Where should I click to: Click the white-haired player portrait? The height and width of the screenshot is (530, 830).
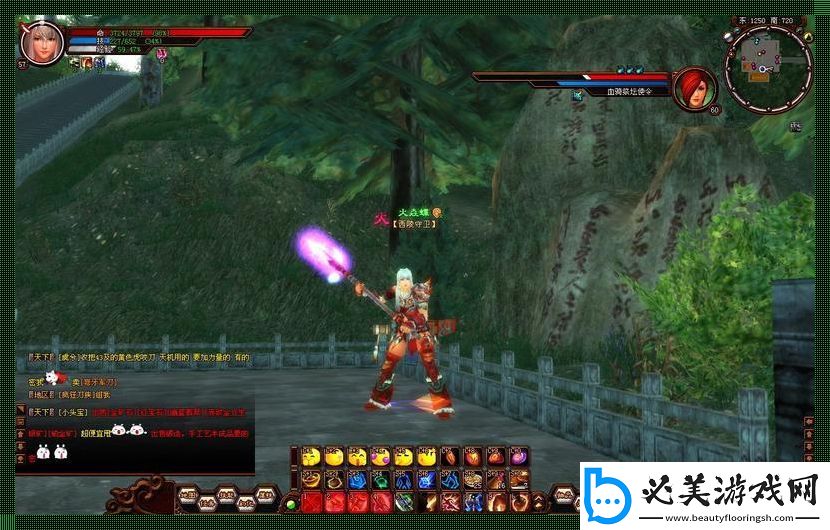click(x=42, y=42)
